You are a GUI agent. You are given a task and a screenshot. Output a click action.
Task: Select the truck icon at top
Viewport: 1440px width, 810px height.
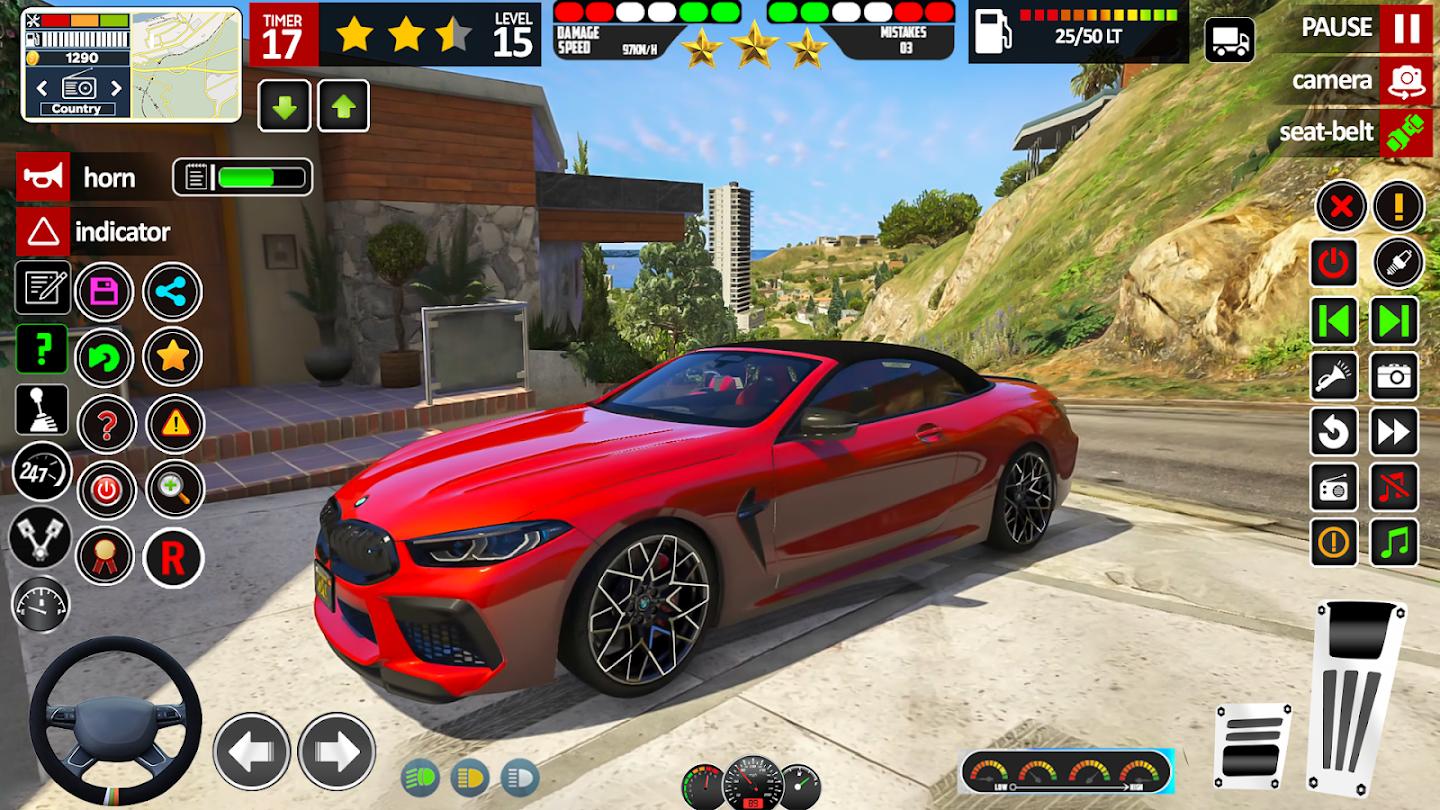1229,41
